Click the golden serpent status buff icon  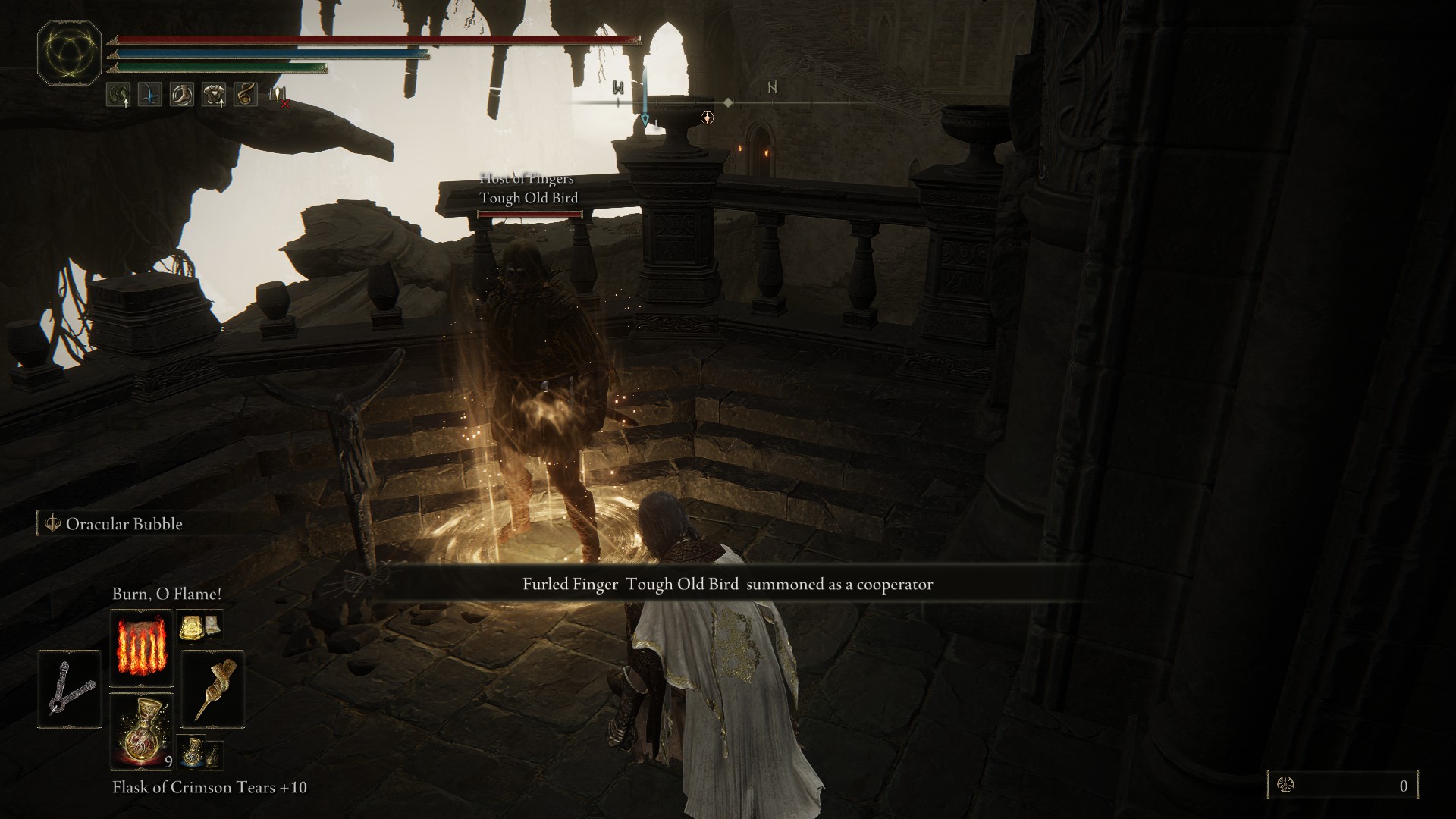pyautogui.click(x=245, y=95)
